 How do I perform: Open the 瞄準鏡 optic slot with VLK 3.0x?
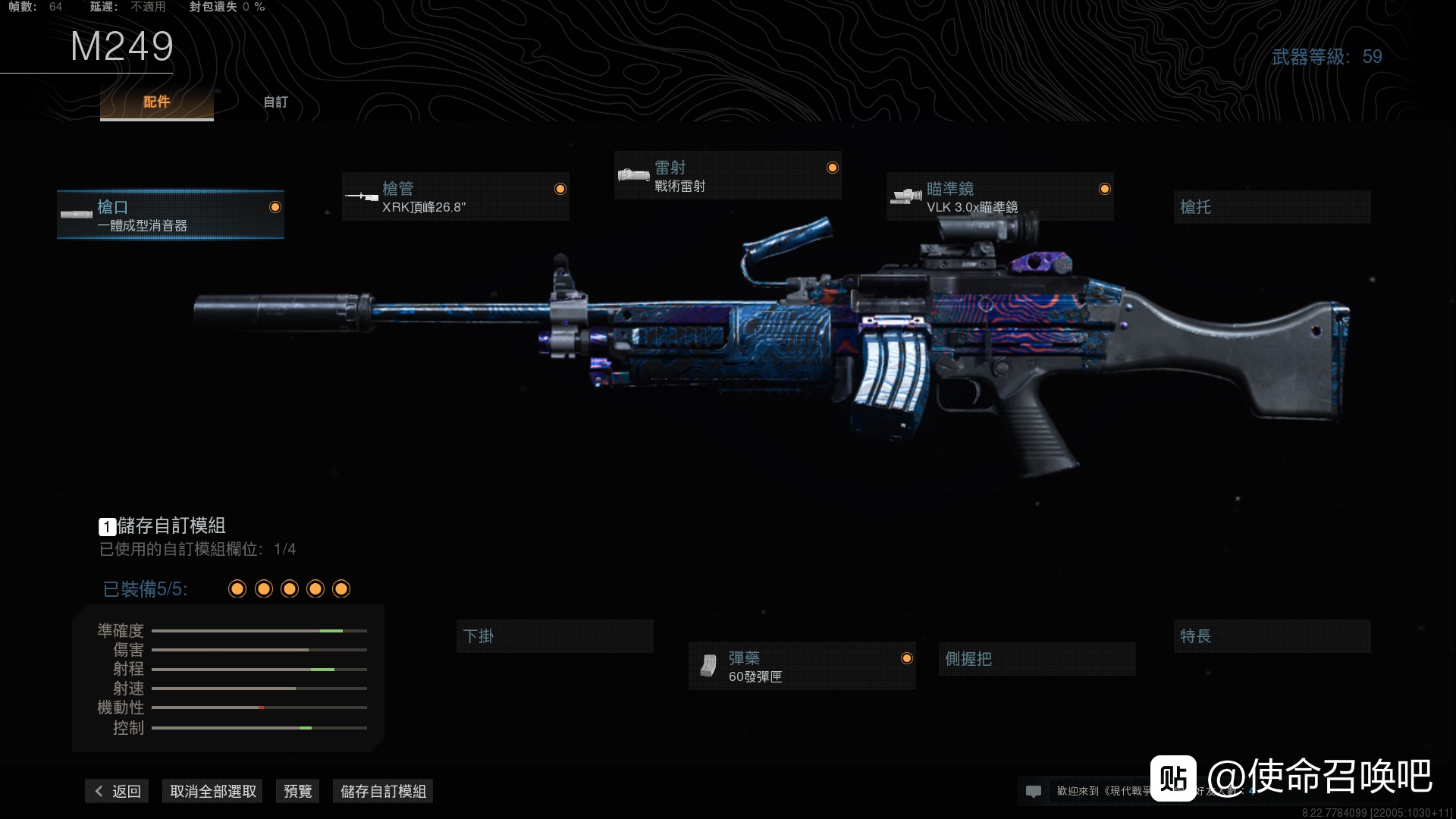coord(999,197)
